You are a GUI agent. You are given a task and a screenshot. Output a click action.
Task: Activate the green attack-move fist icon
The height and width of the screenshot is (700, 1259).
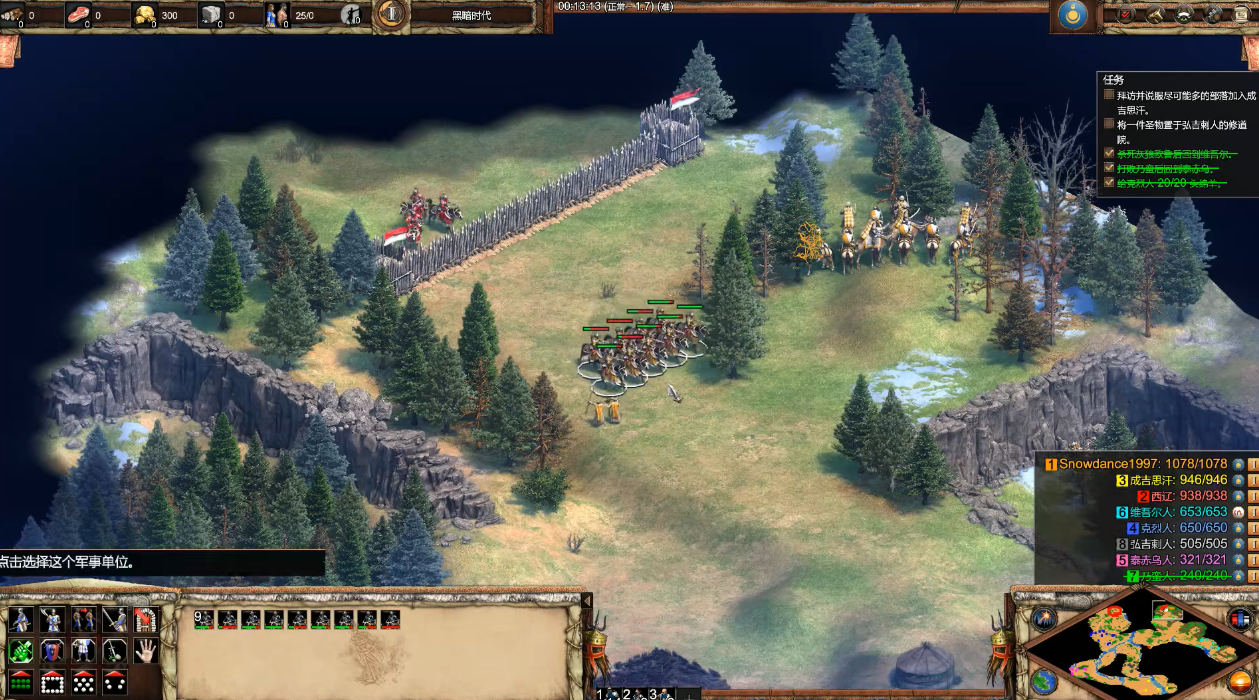pos(21,651)
